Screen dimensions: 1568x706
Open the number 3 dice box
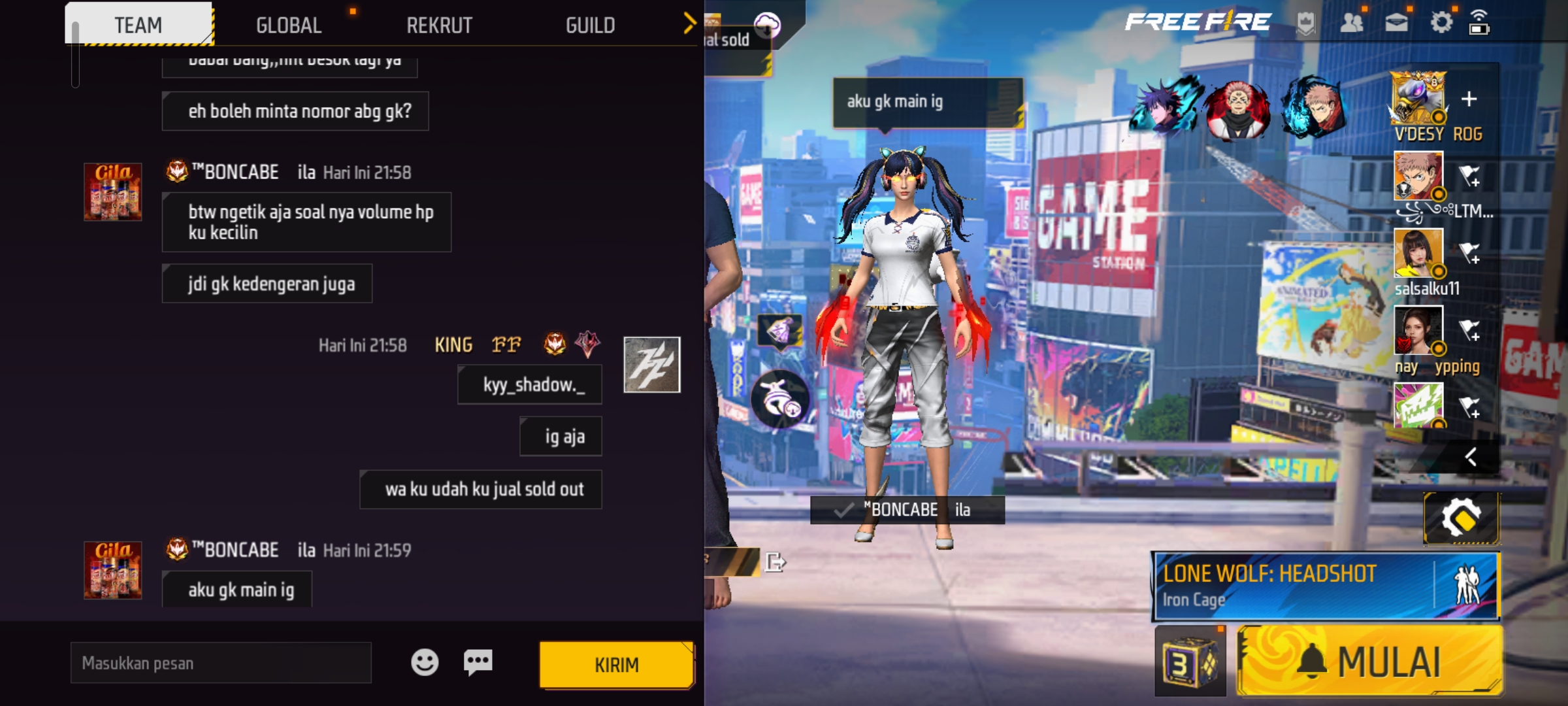pos(1190,662)
